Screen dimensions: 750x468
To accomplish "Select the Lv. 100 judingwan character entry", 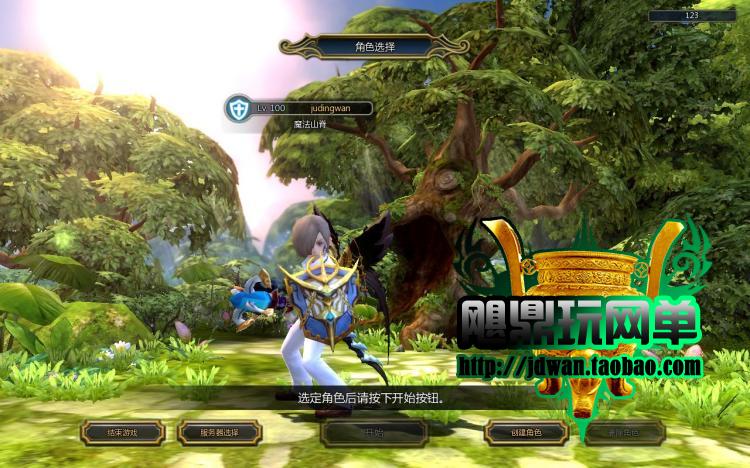I will 298,108.
